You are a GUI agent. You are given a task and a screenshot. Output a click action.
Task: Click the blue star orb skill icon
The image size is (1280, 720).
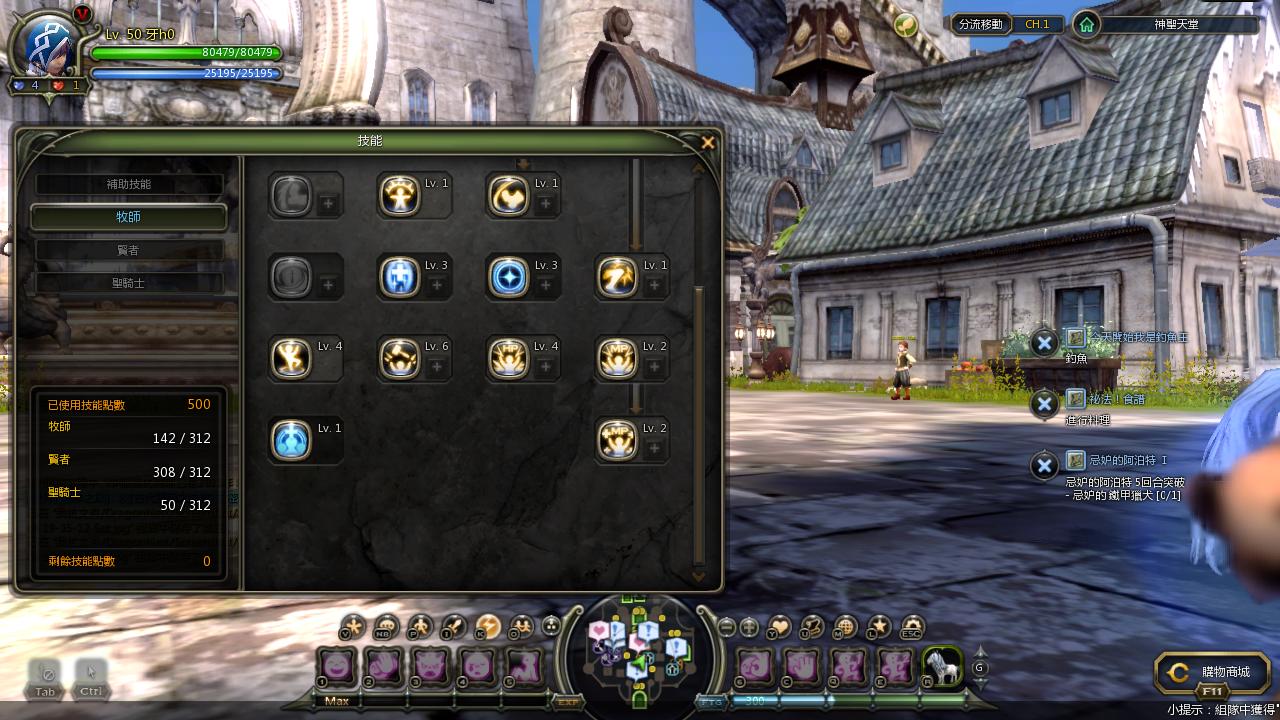coord(508,277)
